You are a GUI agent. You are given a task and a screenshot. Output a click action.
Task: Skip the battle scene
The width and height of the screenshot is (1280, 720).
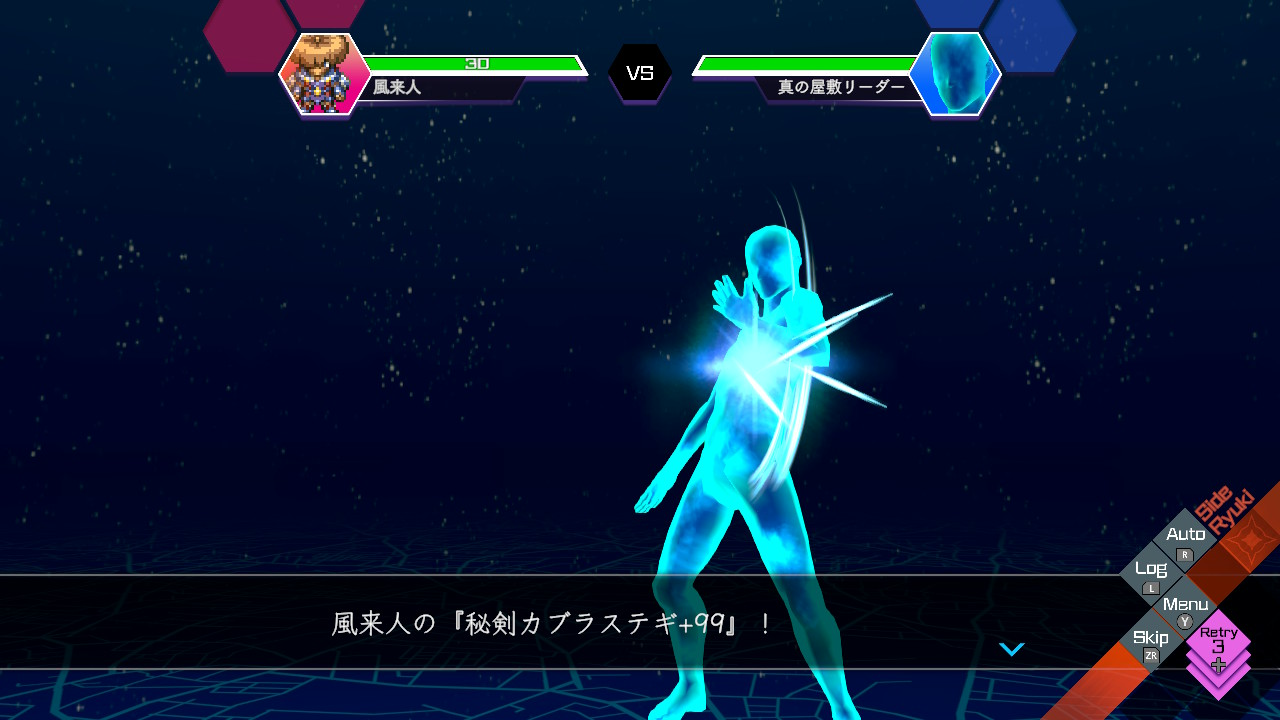click(x=1151, y=642)
